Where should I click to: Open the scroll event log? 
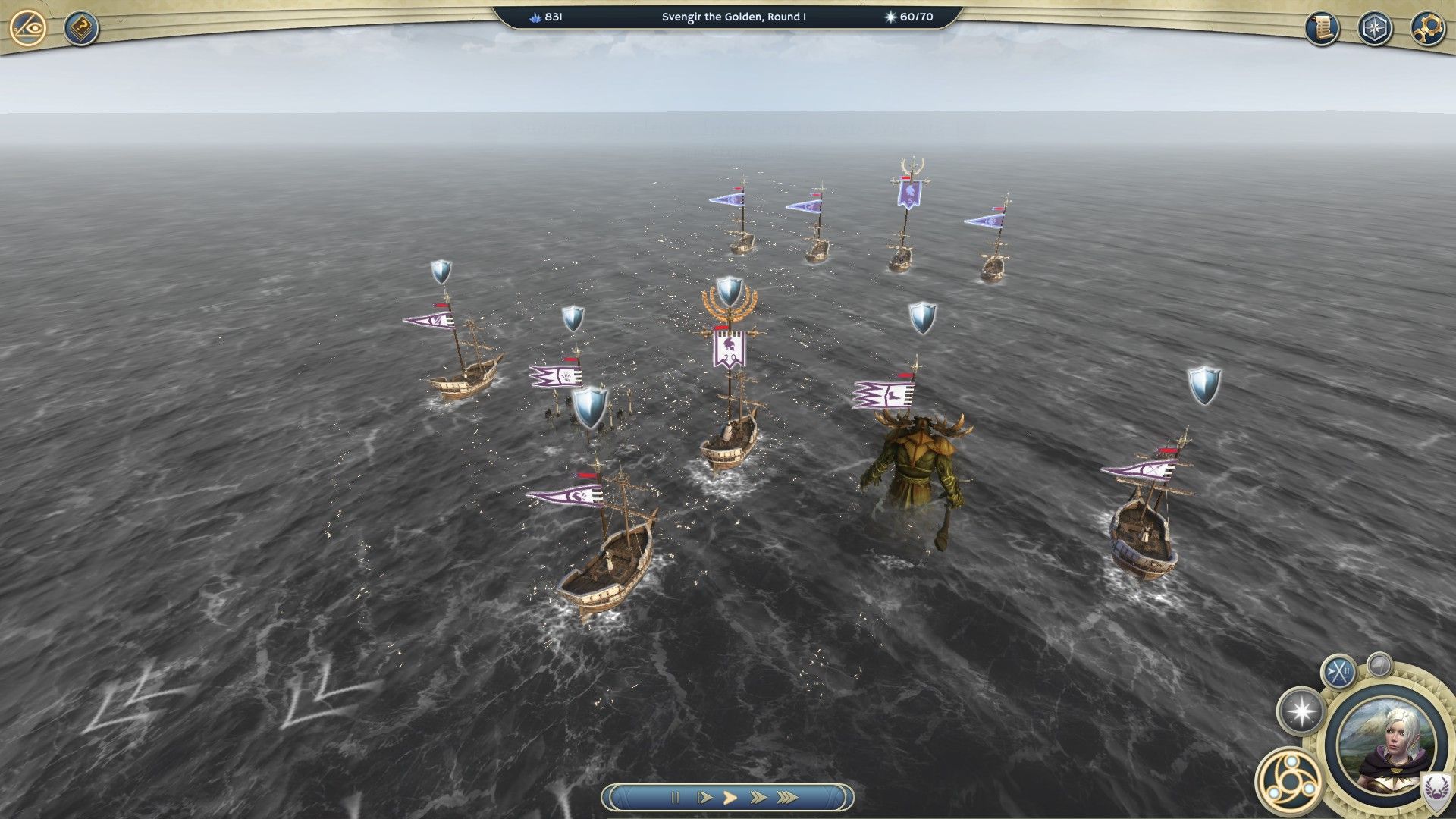coord(1322,29)
